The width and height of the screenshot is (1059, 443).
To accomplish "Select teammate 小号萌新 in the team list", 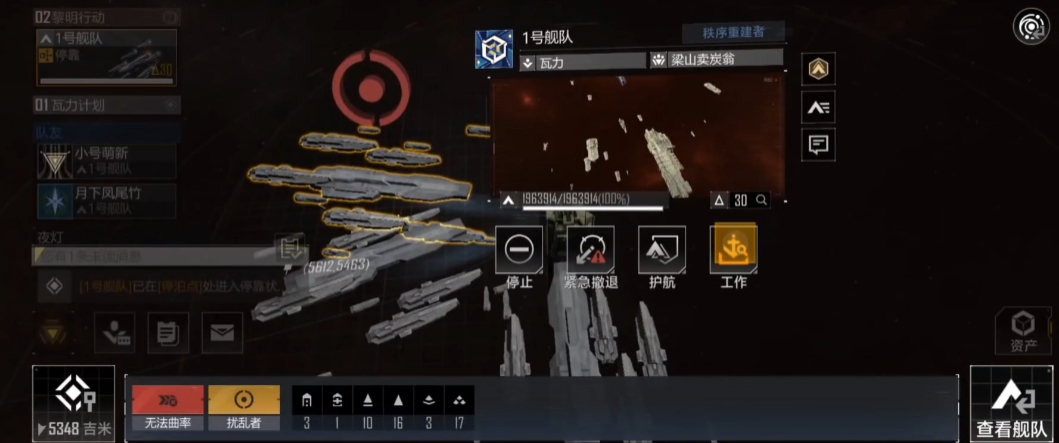I will (106, 161).
